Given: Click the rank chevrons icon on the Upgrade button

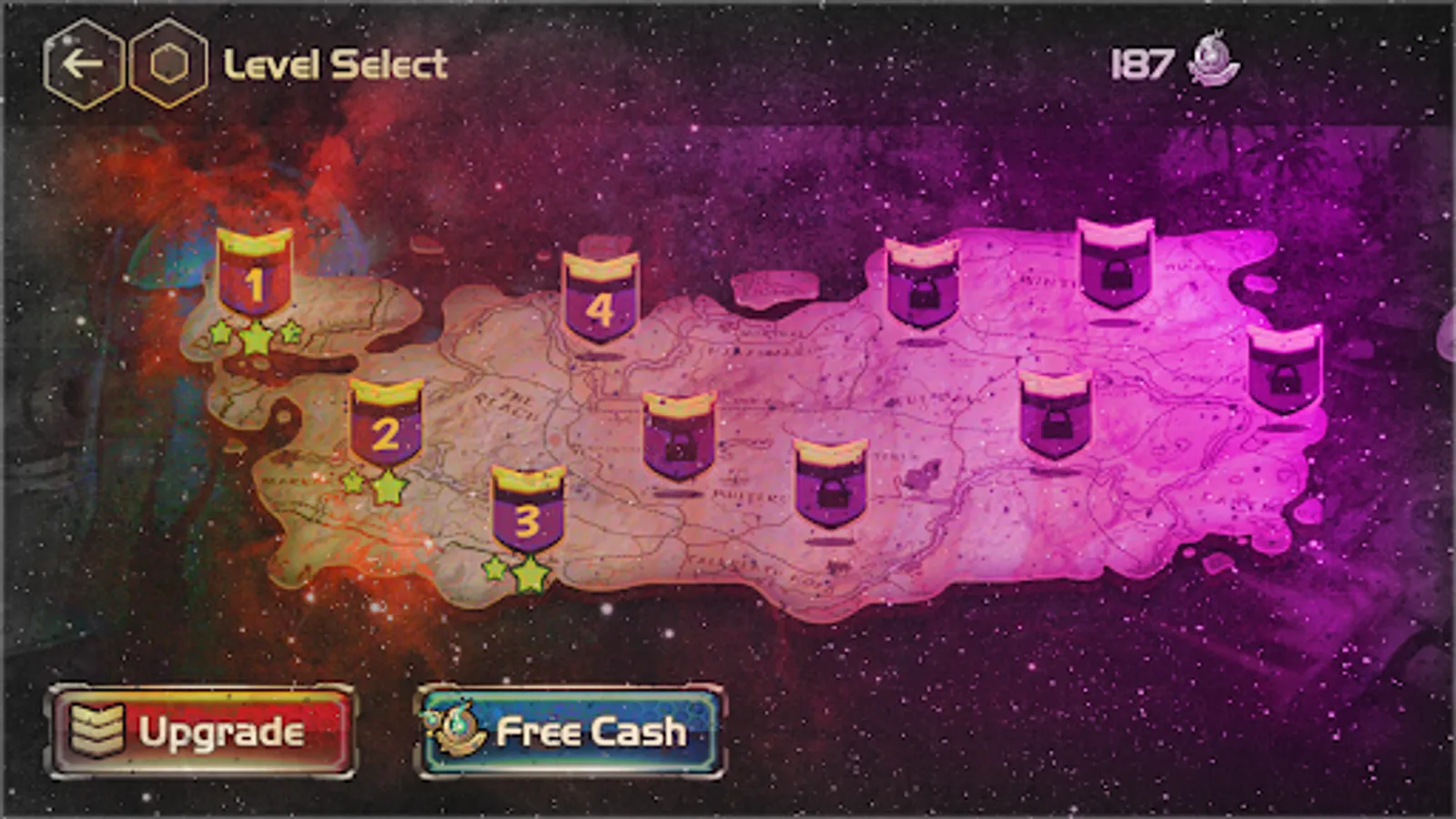Looking at the screenshot, I should click(x=97, y=731).
